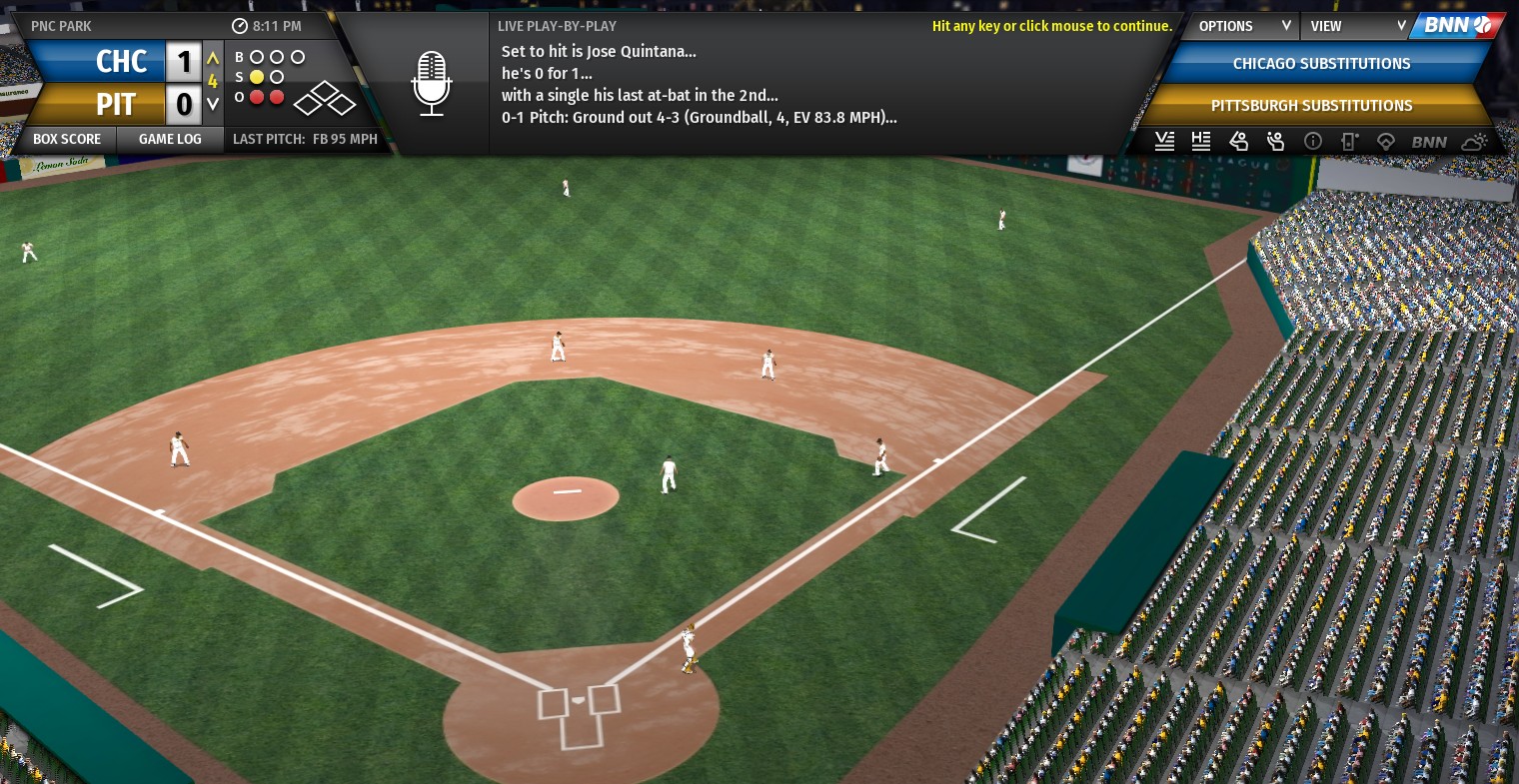1519x784 pixels.
Task: Open the Game Log
Action: pyautogui.click(x=170, y=139)
